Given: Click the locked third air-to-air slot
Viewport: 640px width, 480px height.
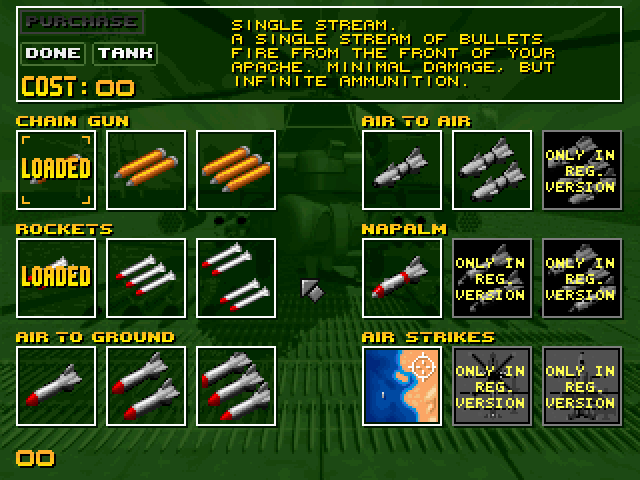Looking at the screenshot, I should (581, 170).
